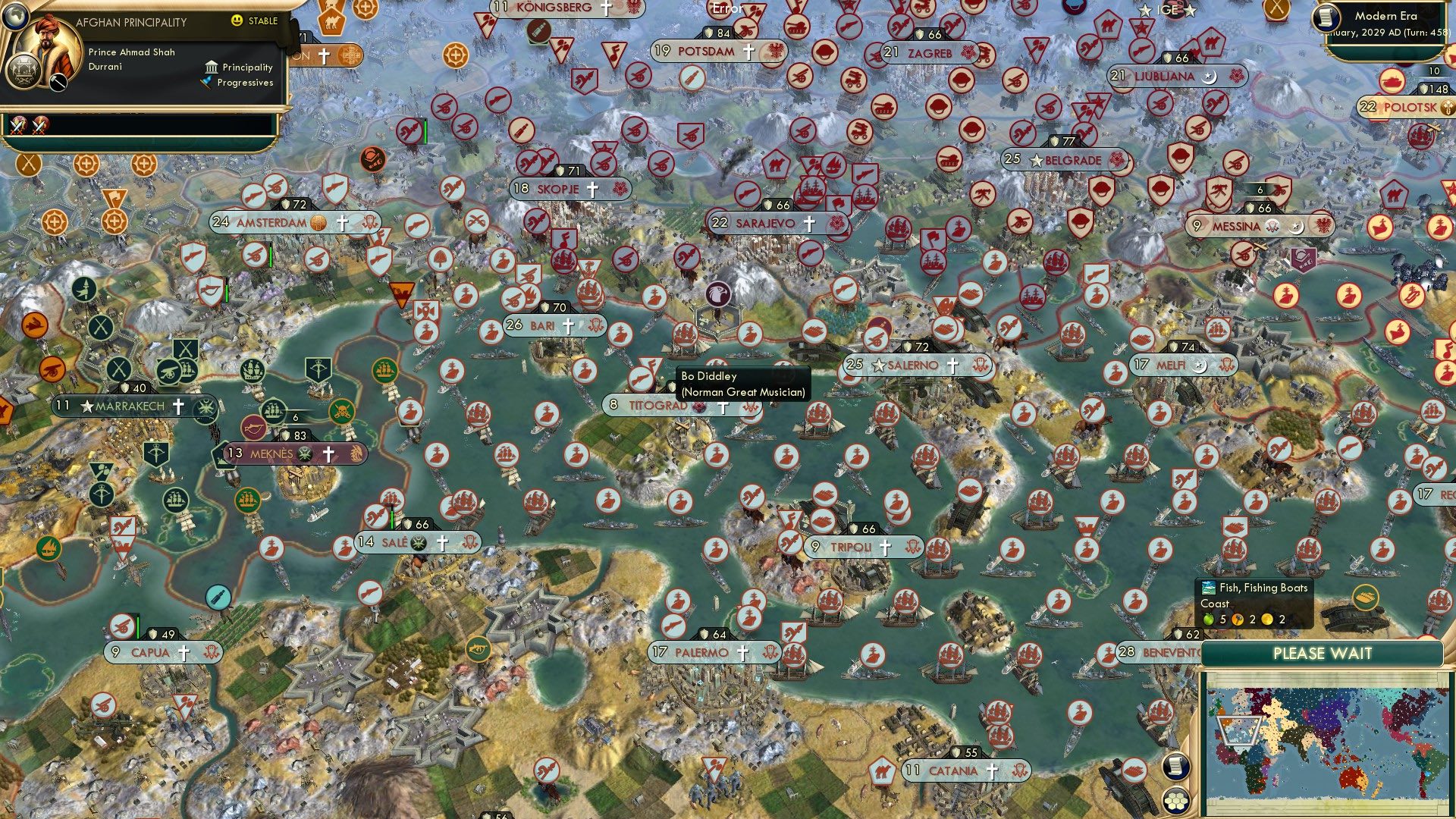Viewport: 1456px width, 819px height.
Task: Click the religion cross icon on Potsdam's banner
Action: pos(749,52)
